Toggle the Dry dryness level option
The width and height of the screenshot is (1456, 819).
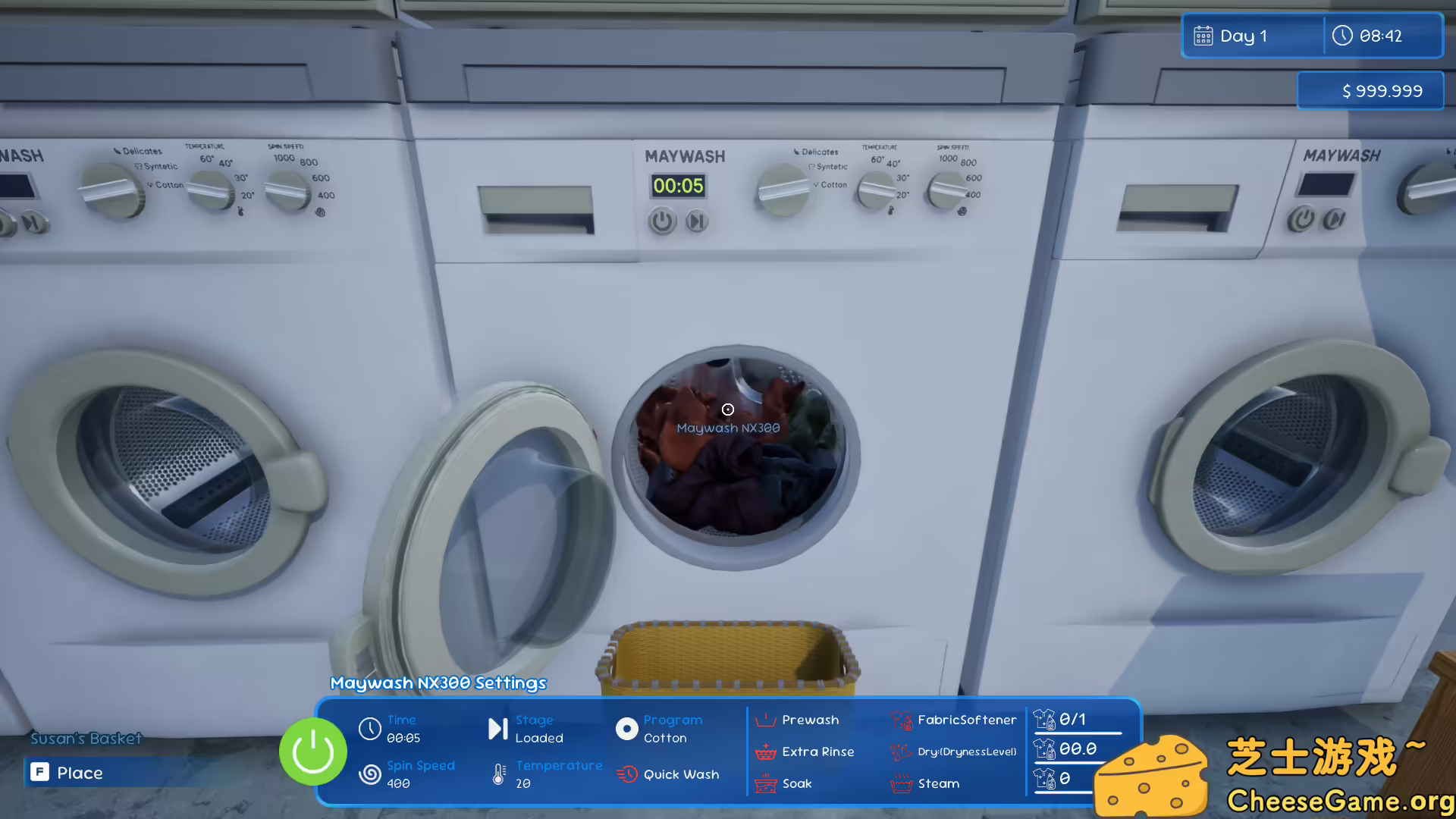(x=902, y=752)
